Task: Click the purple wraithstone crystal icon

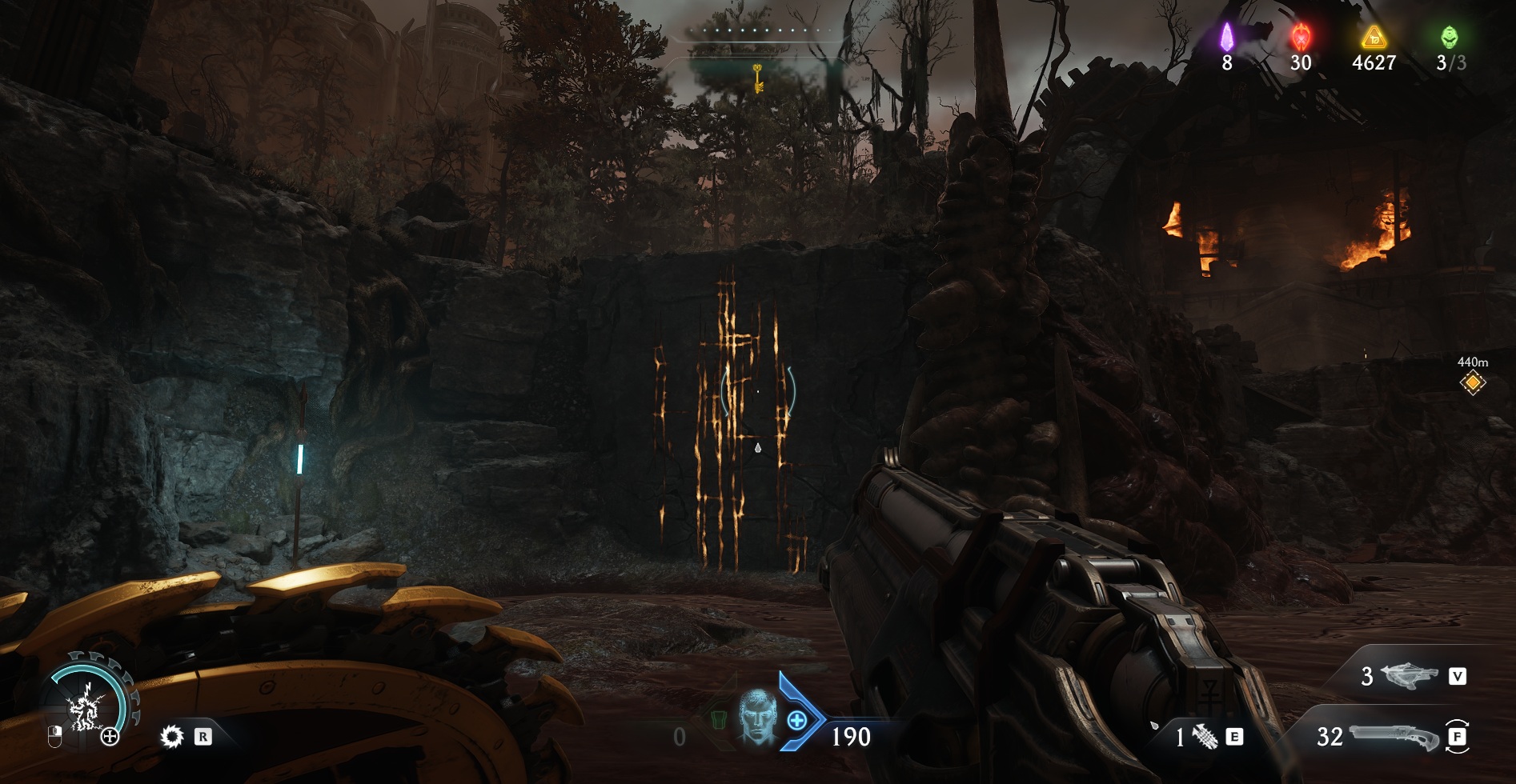Action: click(1226, 37)
